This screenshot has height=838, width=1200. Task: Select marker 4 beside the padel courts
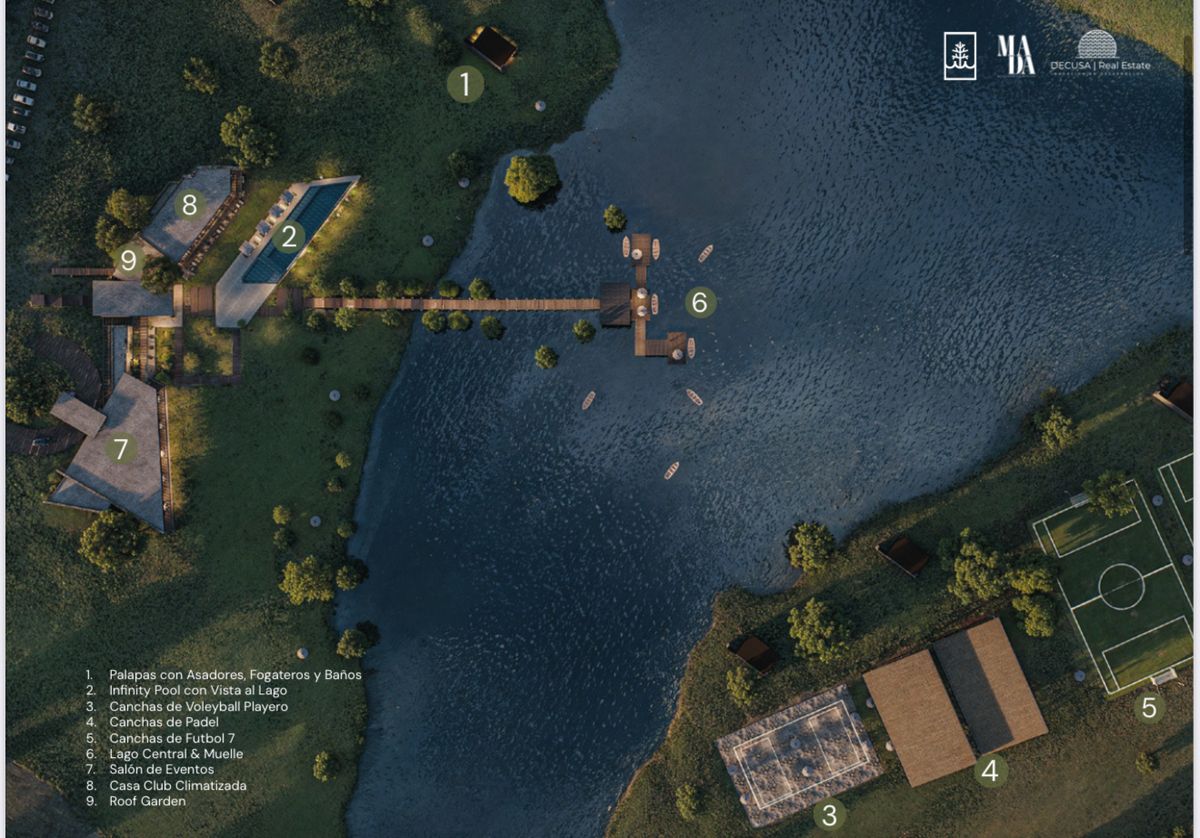click(x=990, y=771)
